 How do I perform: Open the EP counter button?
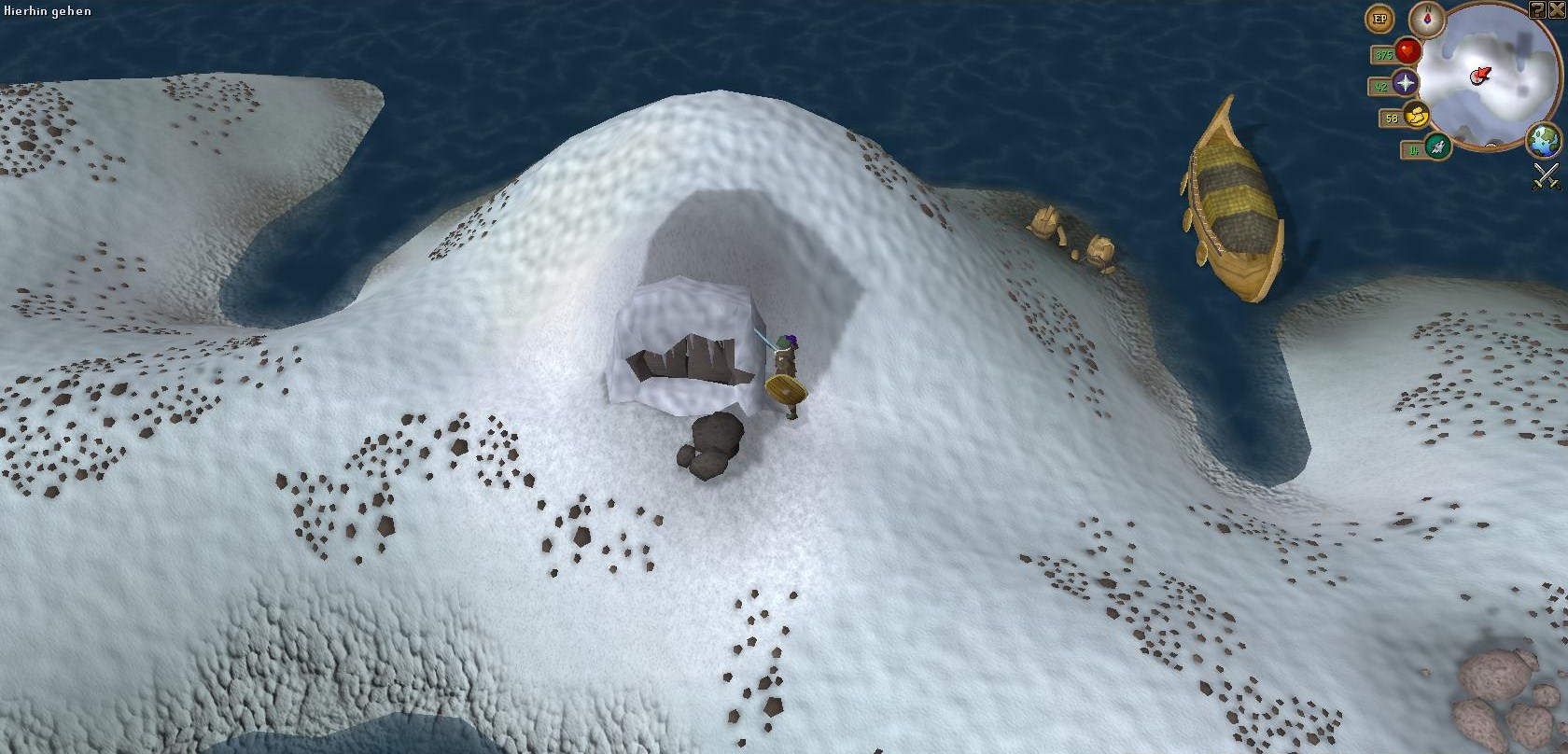tap(1379, 19)
